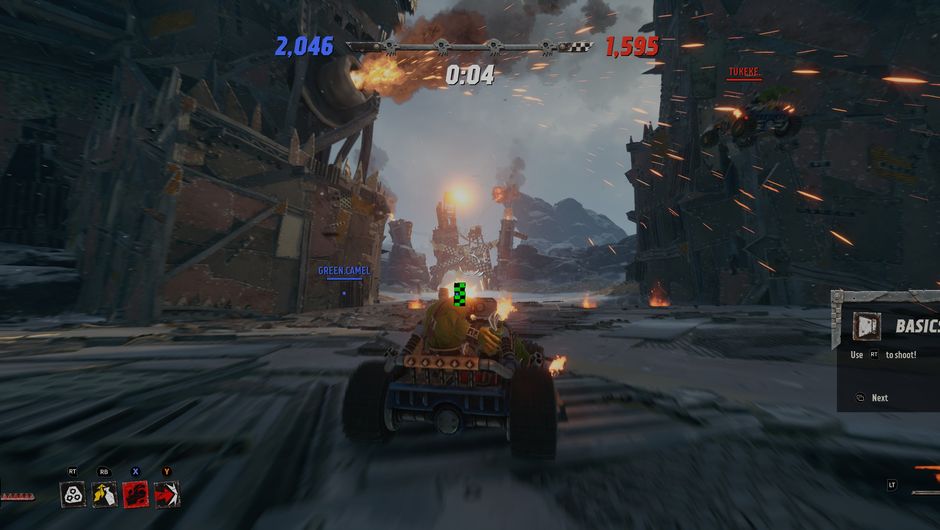The height and width of the screenshot is (530, 940).
Task: Click the Basics tutorial panel icon
Action: (866, 325)
